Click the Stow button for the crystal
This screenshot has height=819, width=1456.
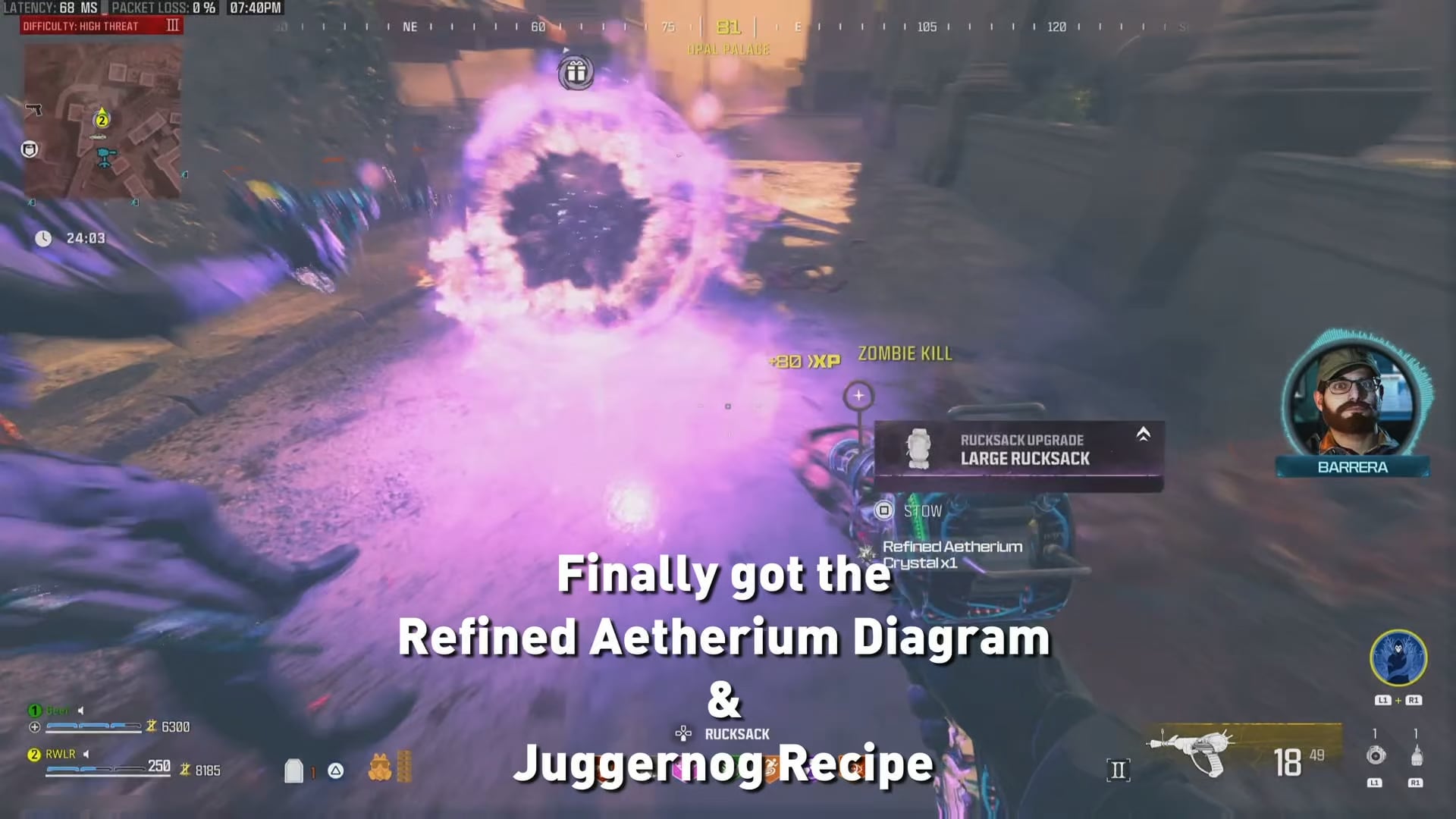[883, 510]
